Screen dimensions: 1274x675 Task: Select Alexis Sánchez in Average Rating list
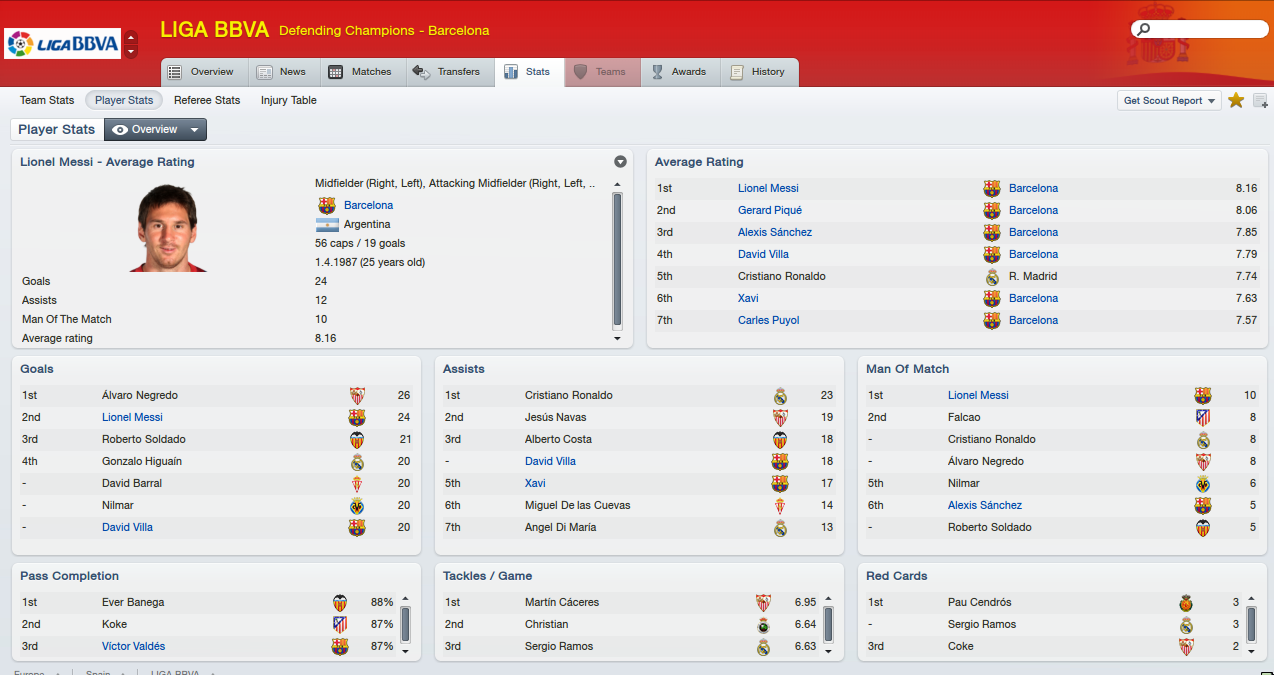[x=775, y=232]
